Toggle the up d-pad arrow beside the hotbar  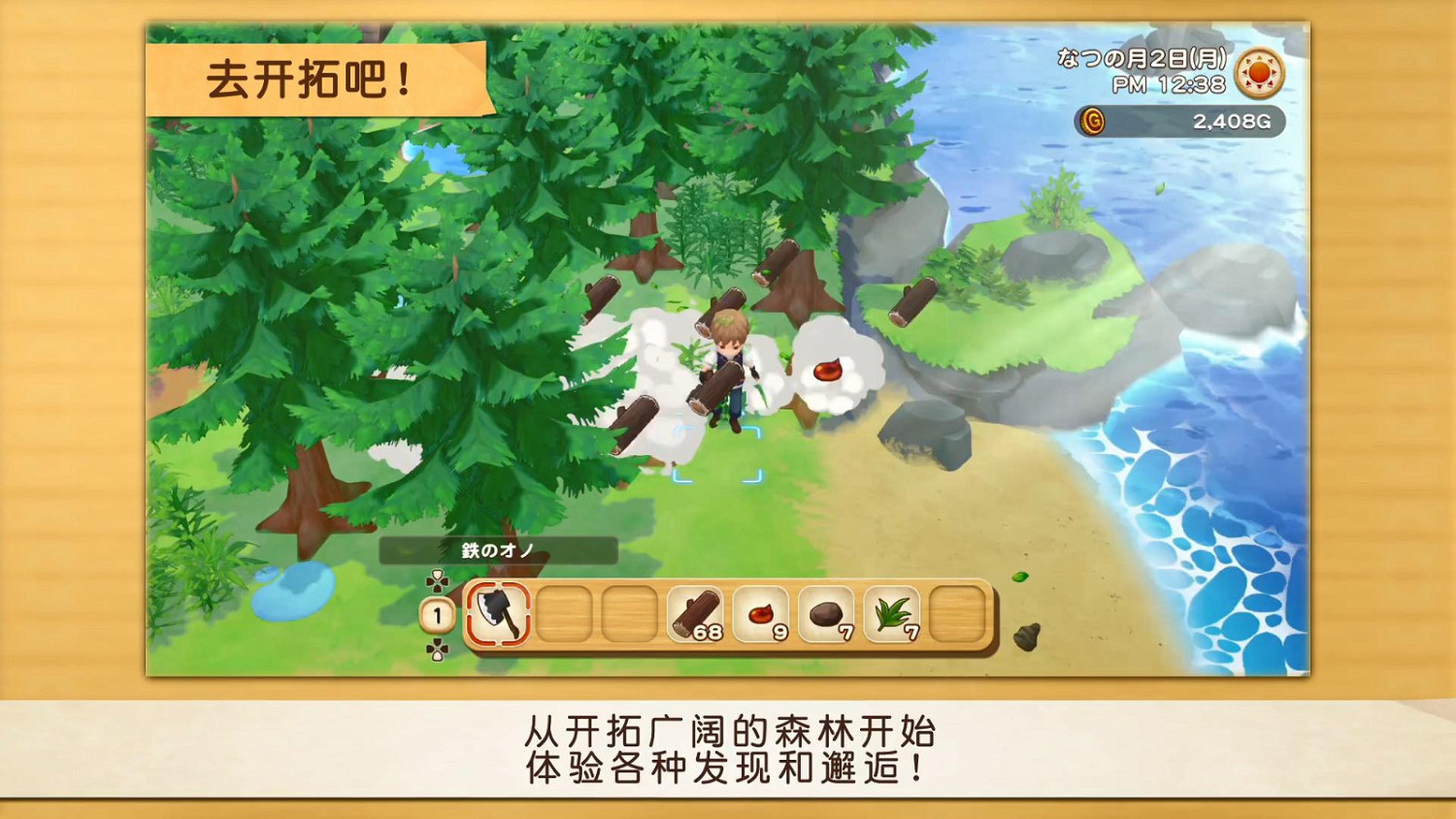point(436,582)
